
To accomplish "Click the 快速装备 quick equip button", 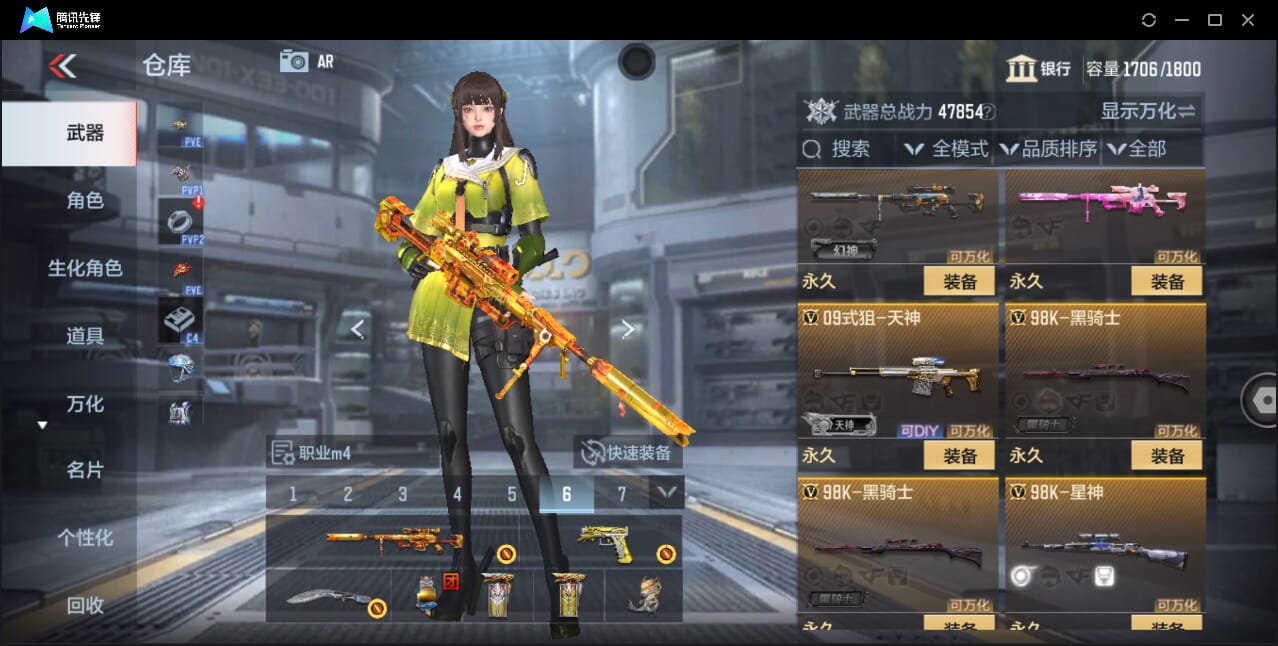I will [x=628, y=453].
